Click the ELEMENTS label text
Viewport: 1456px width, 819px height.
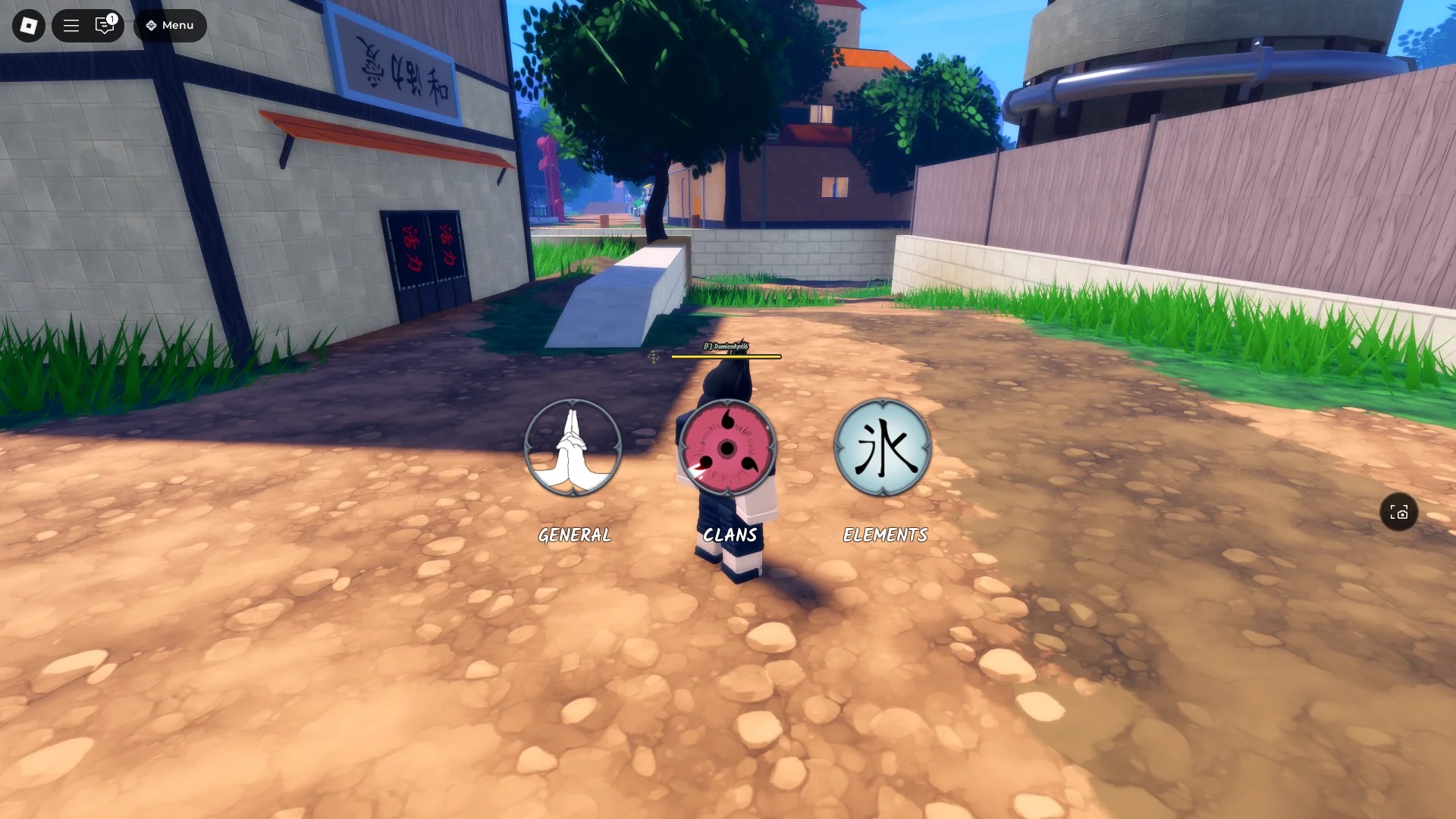[x=884, y=534]
